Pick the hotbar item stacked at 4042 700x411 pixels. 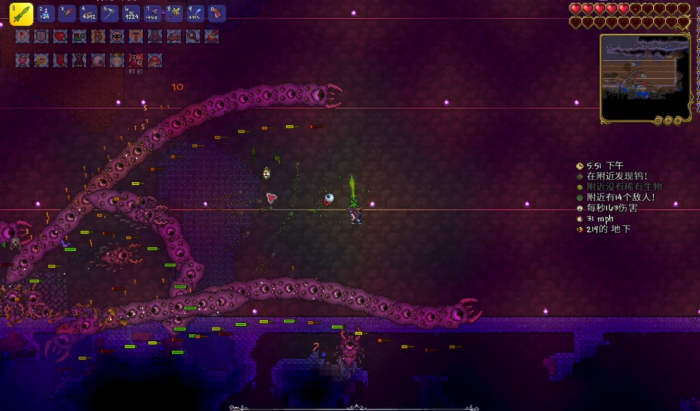(87, 14)
